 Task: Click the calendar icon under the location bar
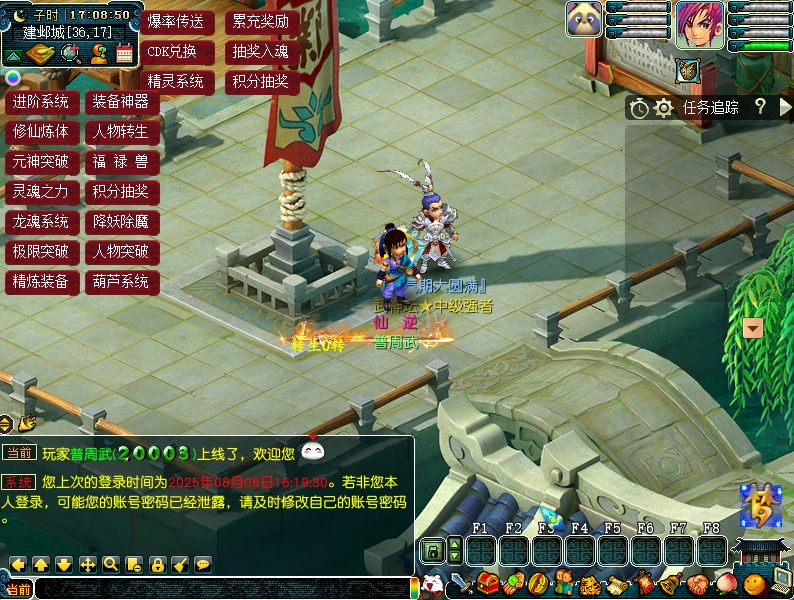(x=125, y=54)
